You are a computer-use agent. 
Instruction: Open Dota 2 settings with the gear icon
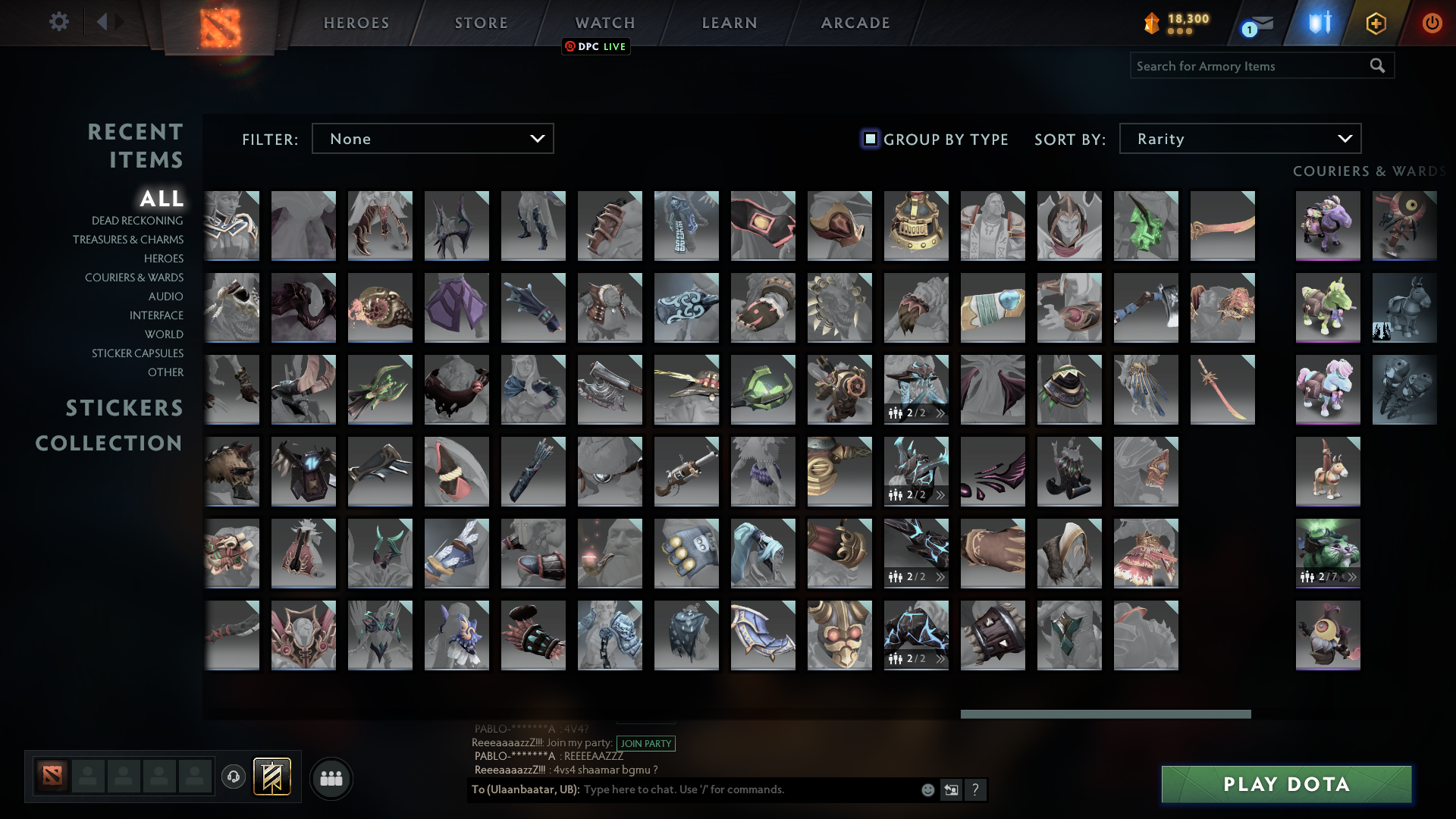coord(59,22)
